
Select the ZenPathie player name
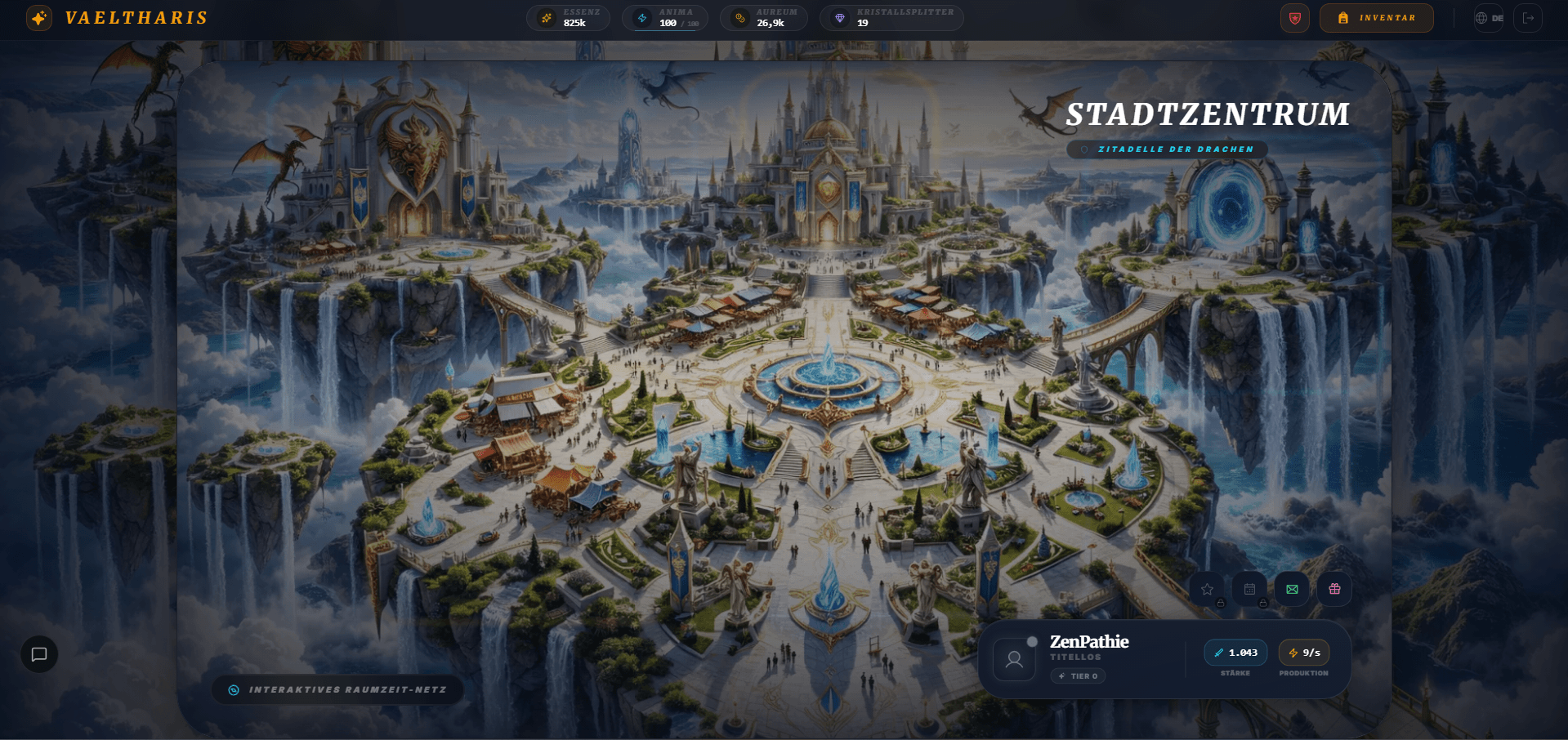click(1089, 642)
